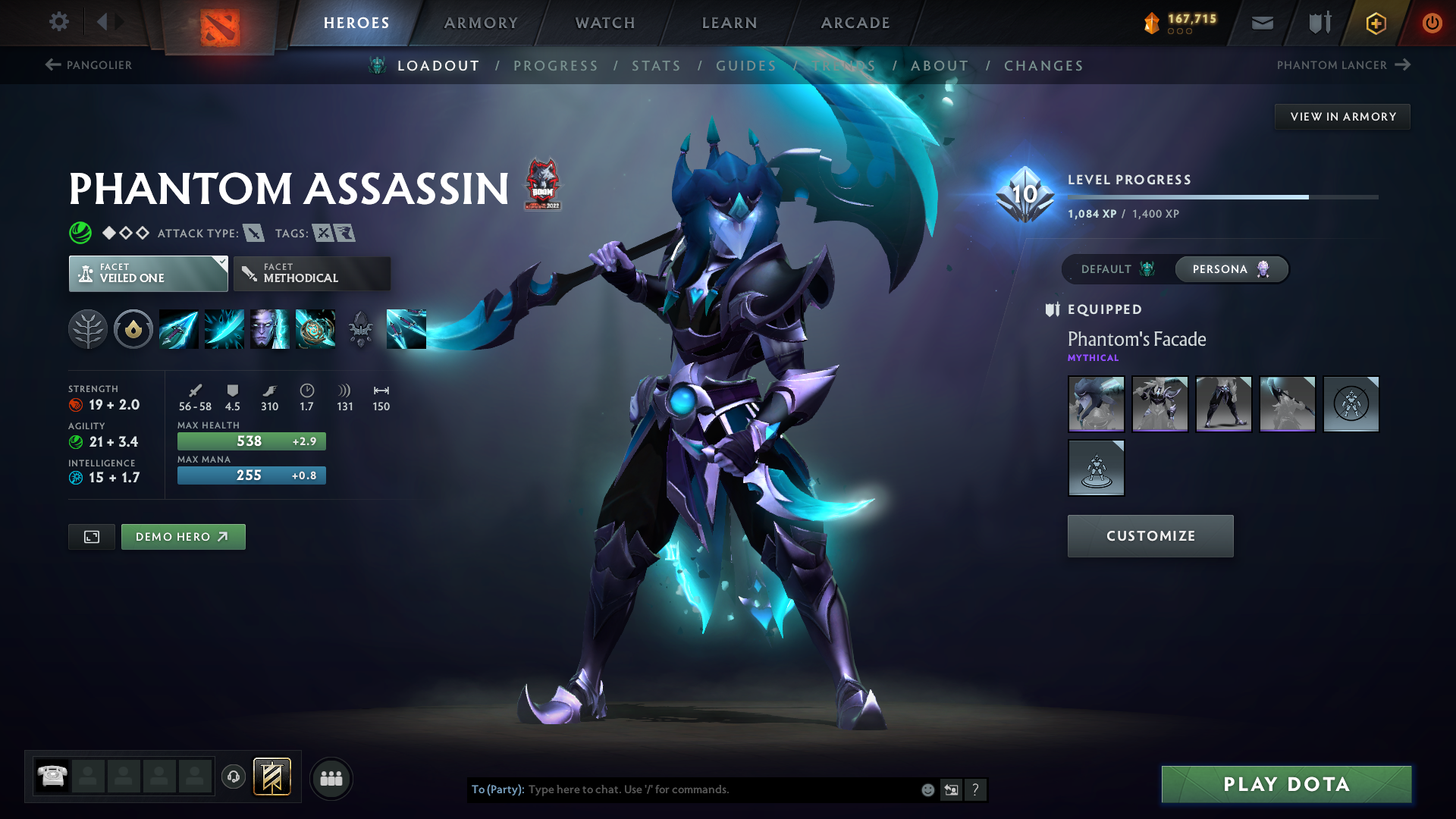View the Phantom Strike ability icon

(x=224, y=328)
